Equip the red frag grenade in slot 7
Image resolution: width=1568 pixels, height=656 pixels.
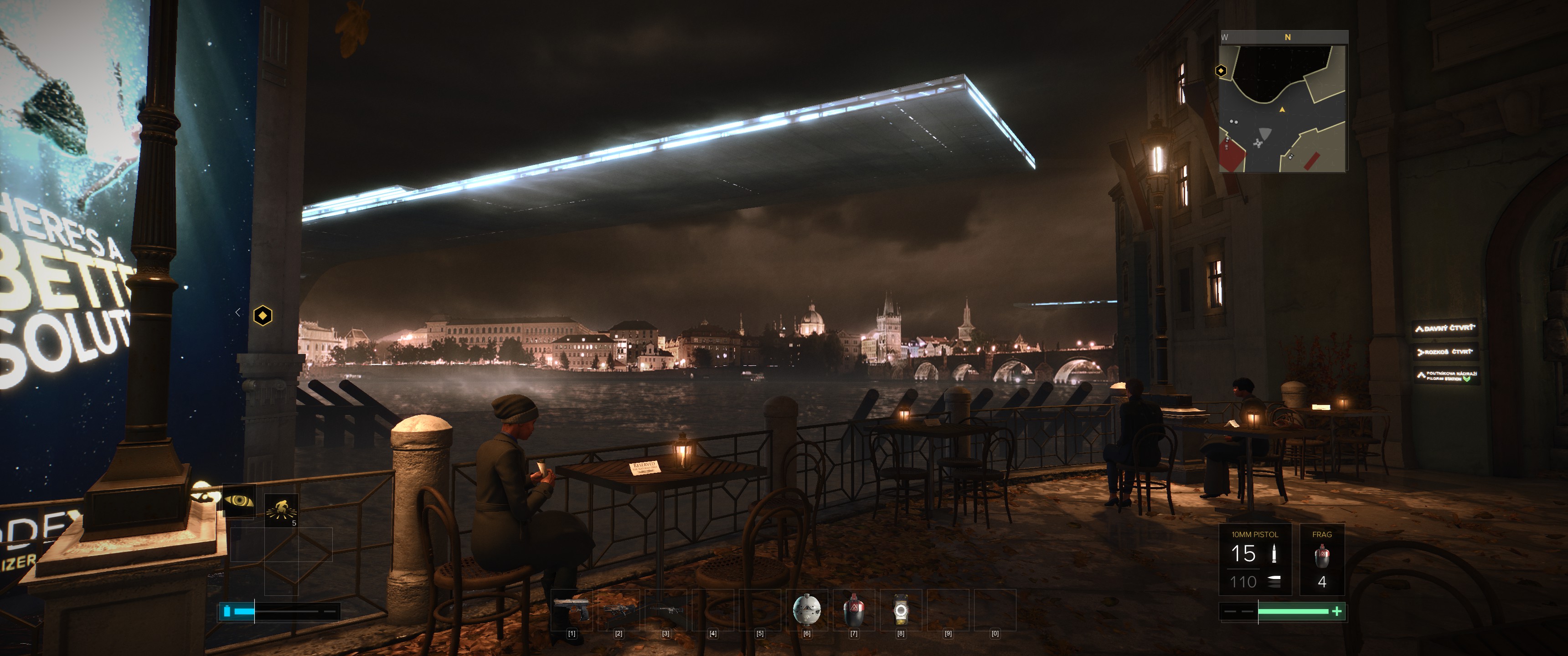coord(853,610)
